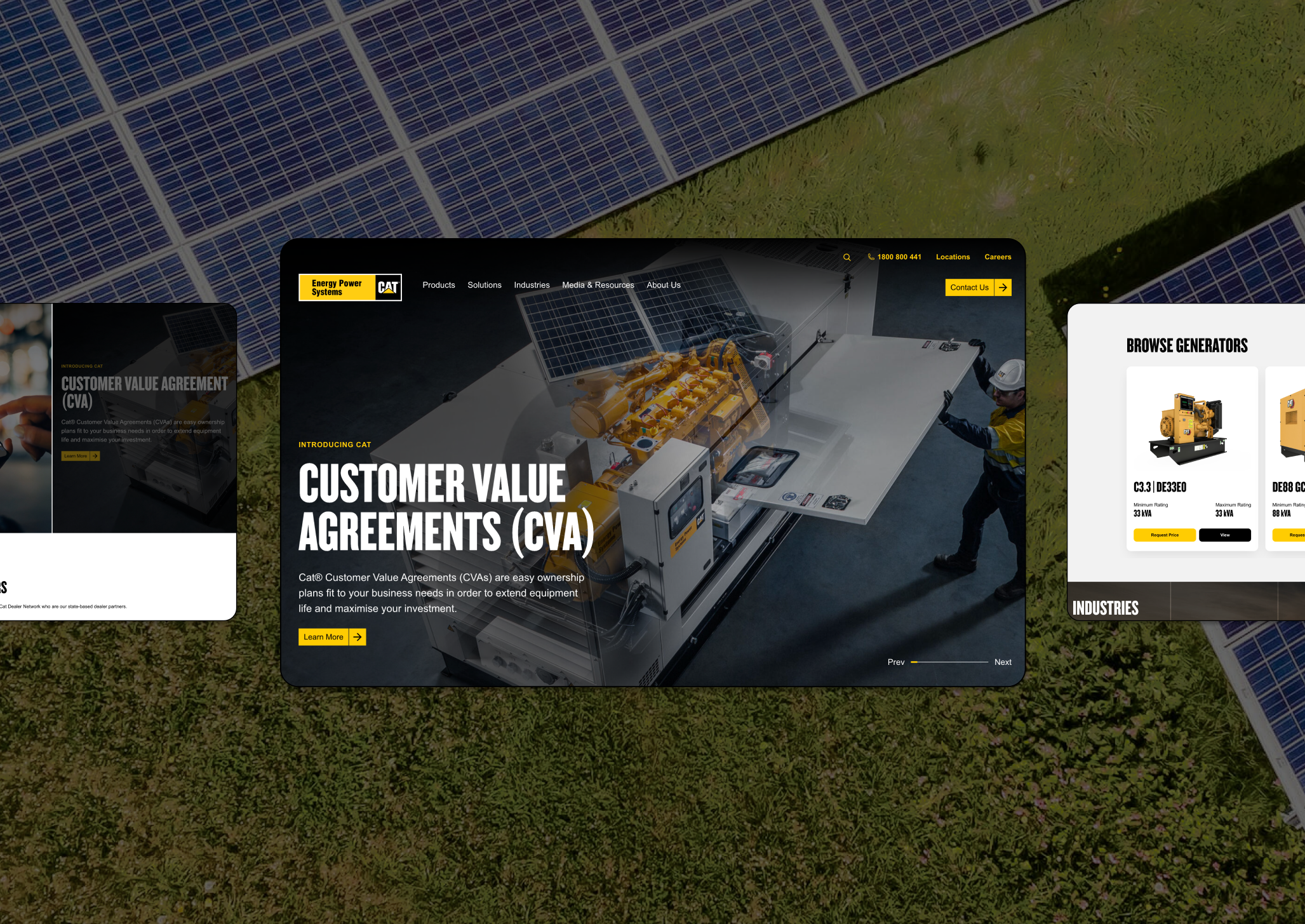
Task: Open the About Us menu item
Action: [x=662, y=285]
